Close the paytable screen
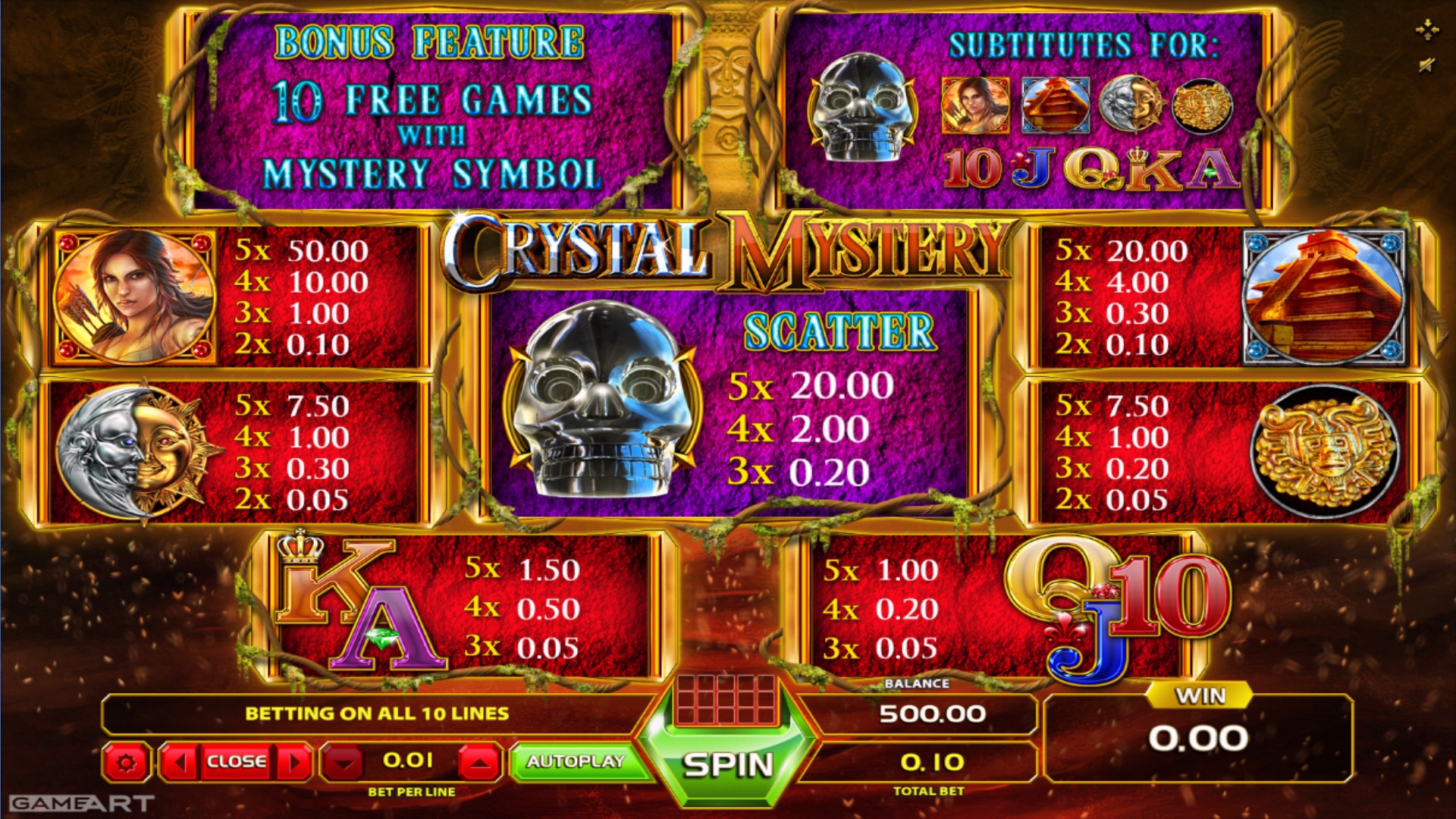The image size is (1456, 819). coord(236,761)
